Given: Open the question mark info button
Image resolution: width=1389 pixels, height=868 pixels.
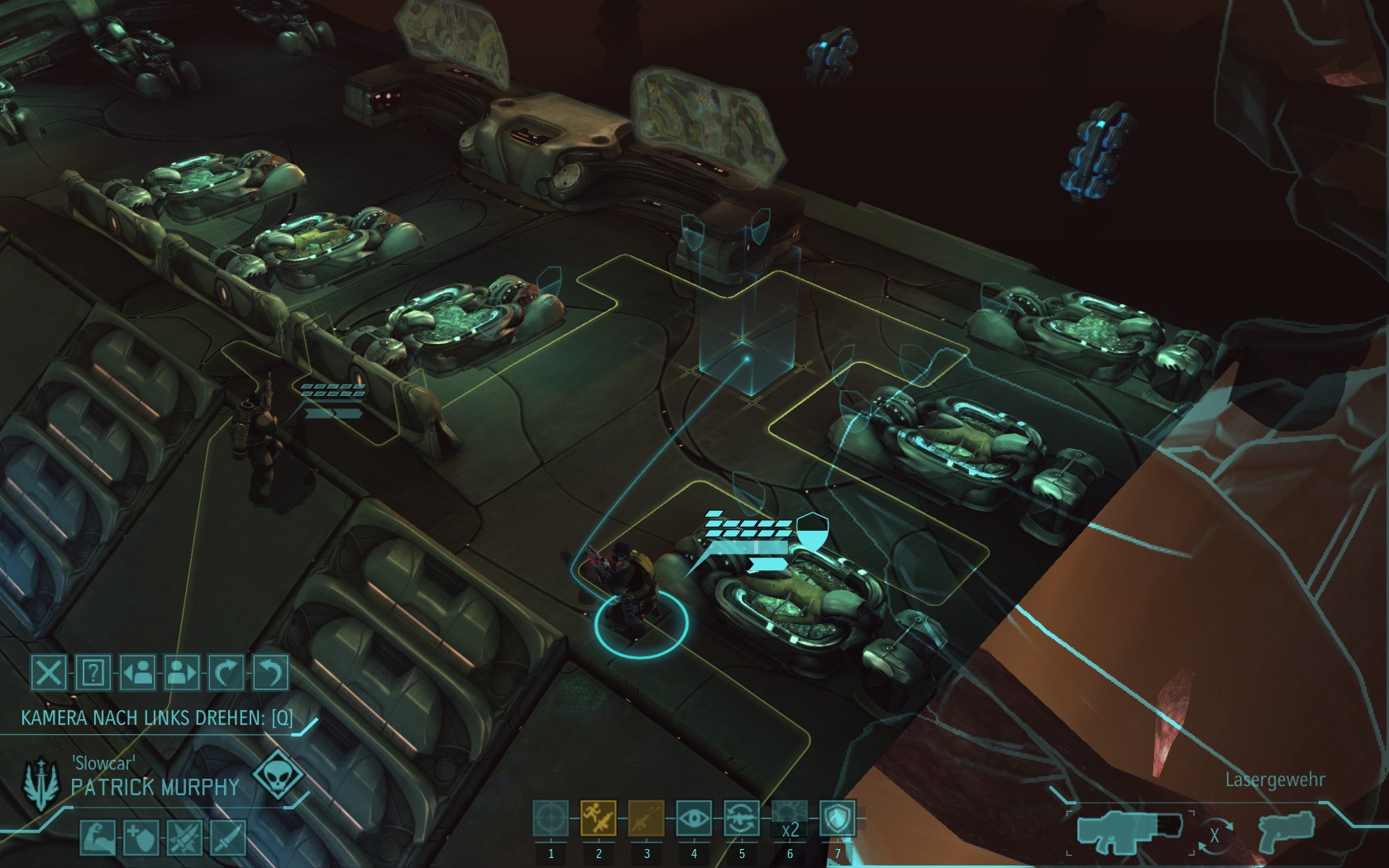Looking at the screenshot, I should 93,673.
